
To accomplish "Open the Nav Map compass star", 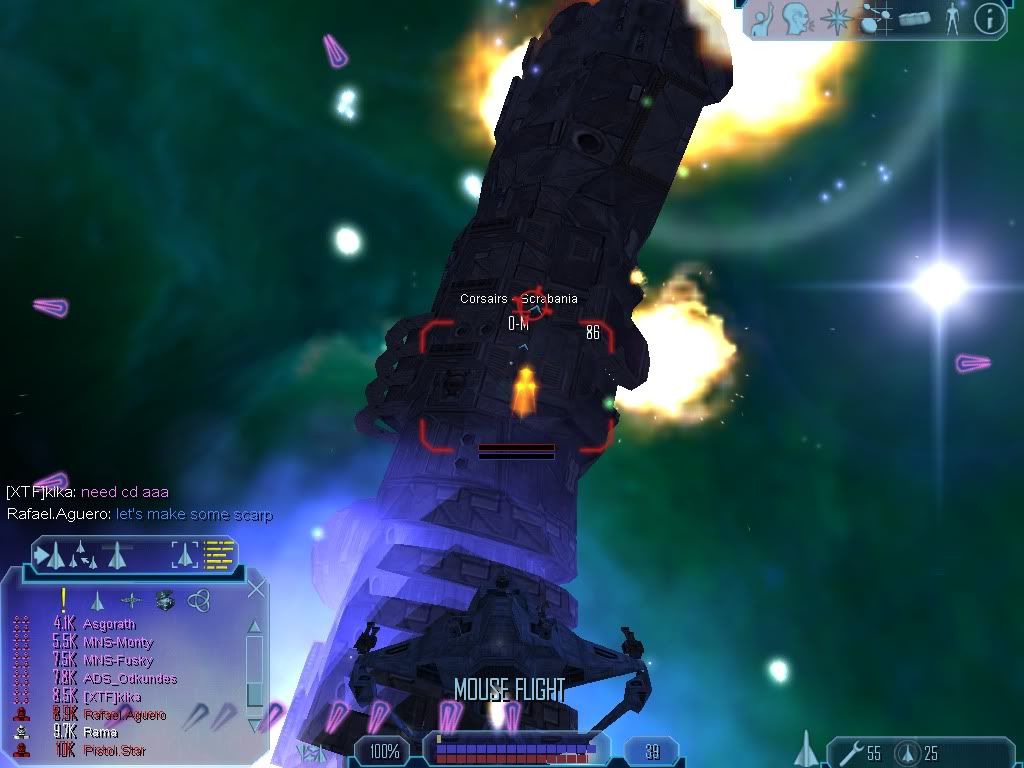I will point(834,19).
